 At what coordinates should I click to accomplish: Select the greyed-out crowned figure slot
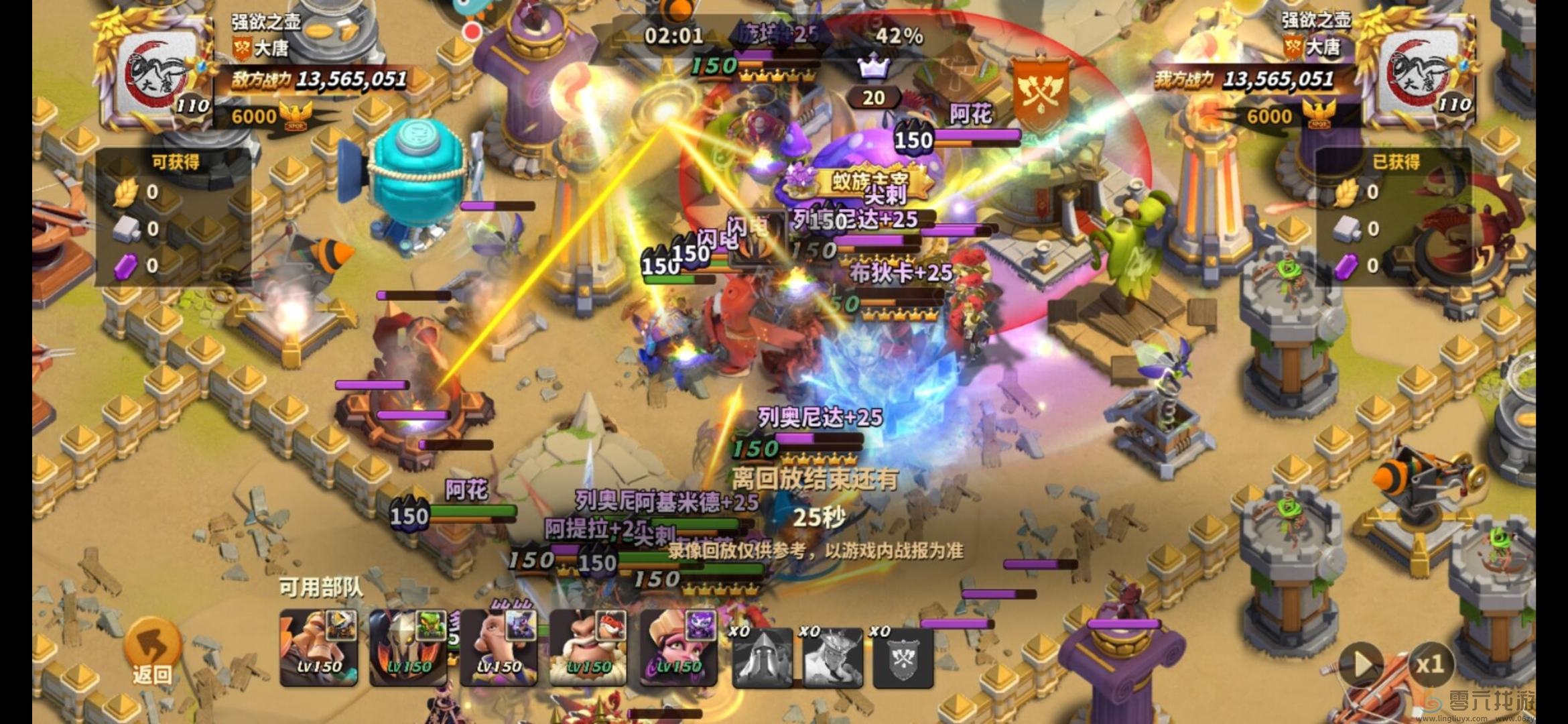click(833, 657)
